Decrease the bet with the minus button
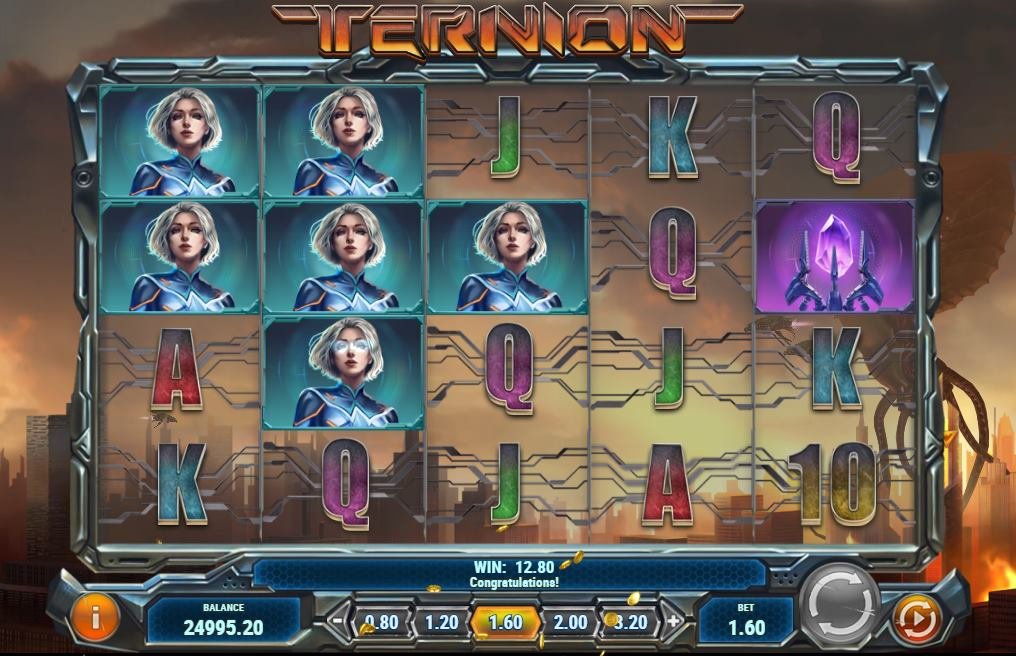 click(x=338, y=621)
